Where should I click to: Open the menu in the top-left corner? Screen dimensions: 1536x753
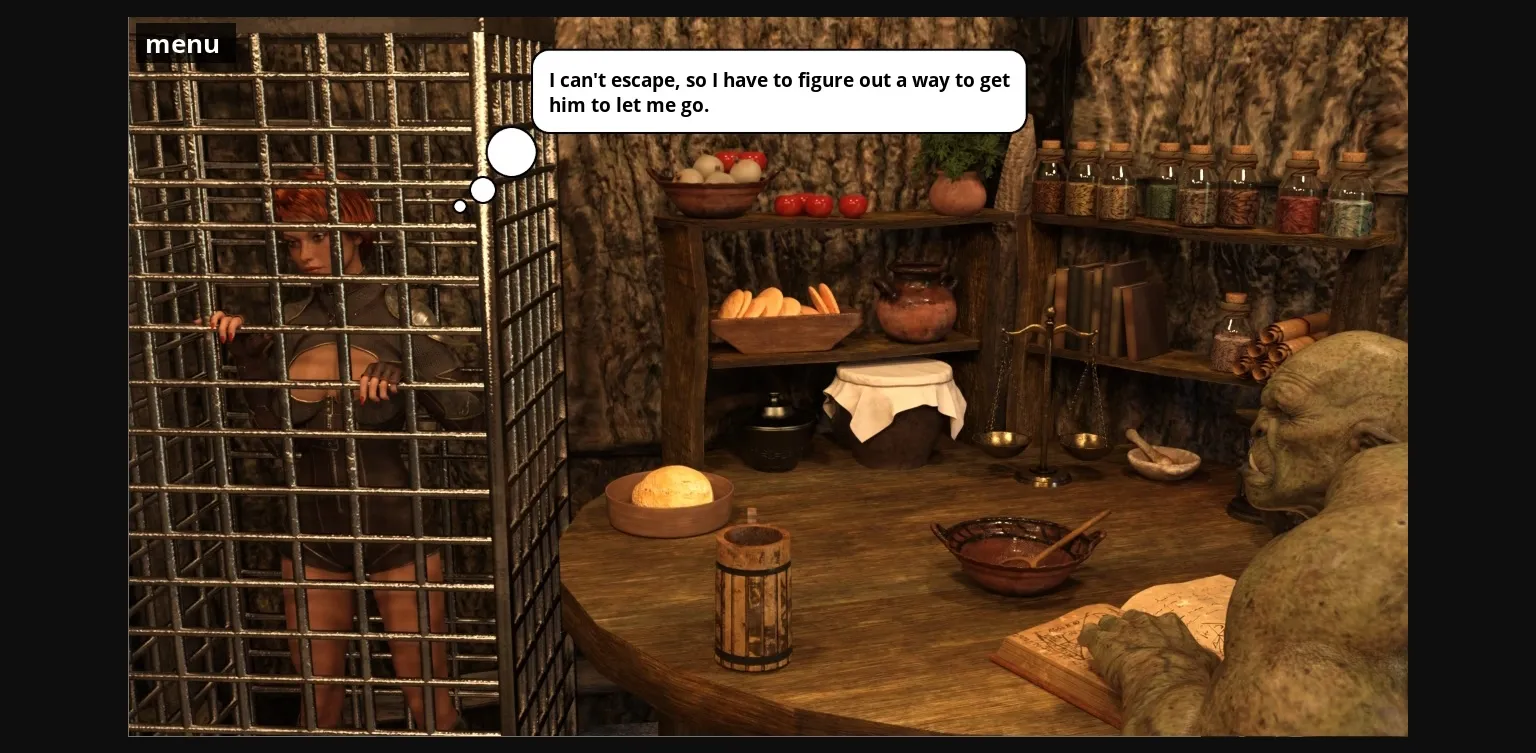[182, 43]
